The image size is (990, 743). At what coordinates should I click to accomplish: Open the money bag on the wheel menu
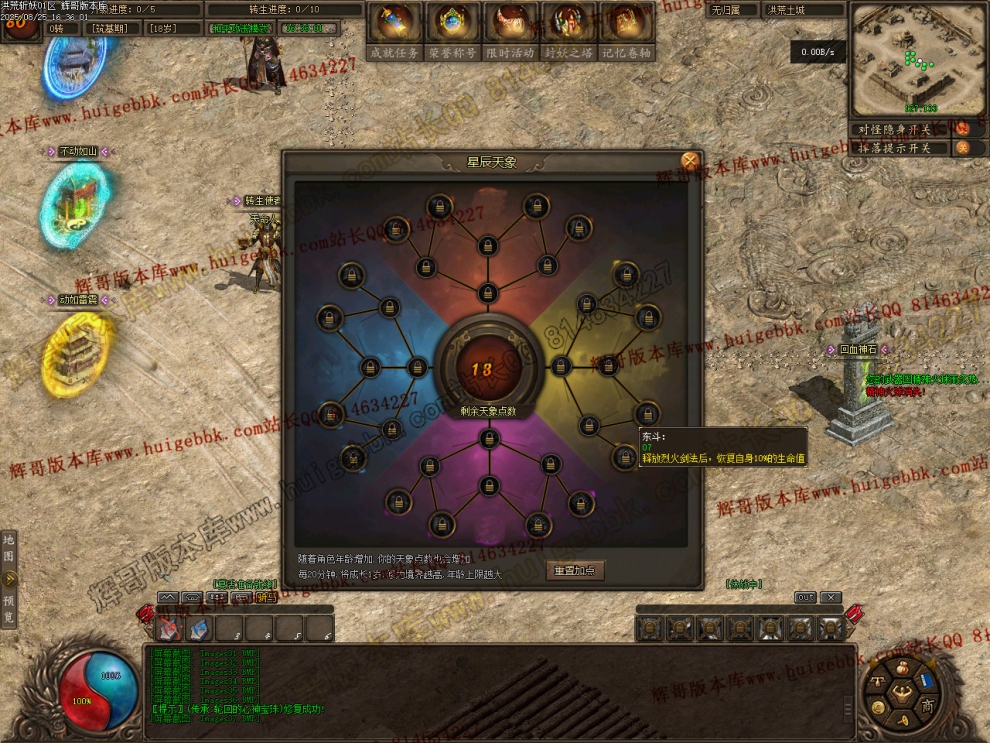click(x=903, y=666)
